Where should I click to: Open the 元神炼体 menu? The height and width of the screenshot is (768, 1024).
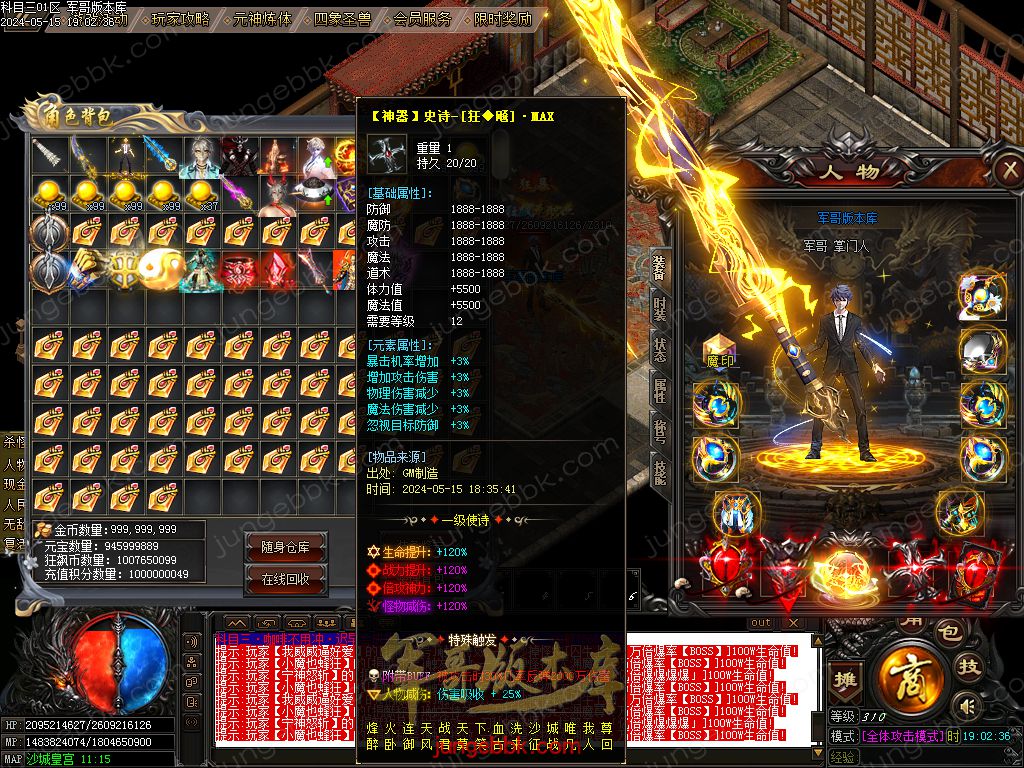[262, 18]
